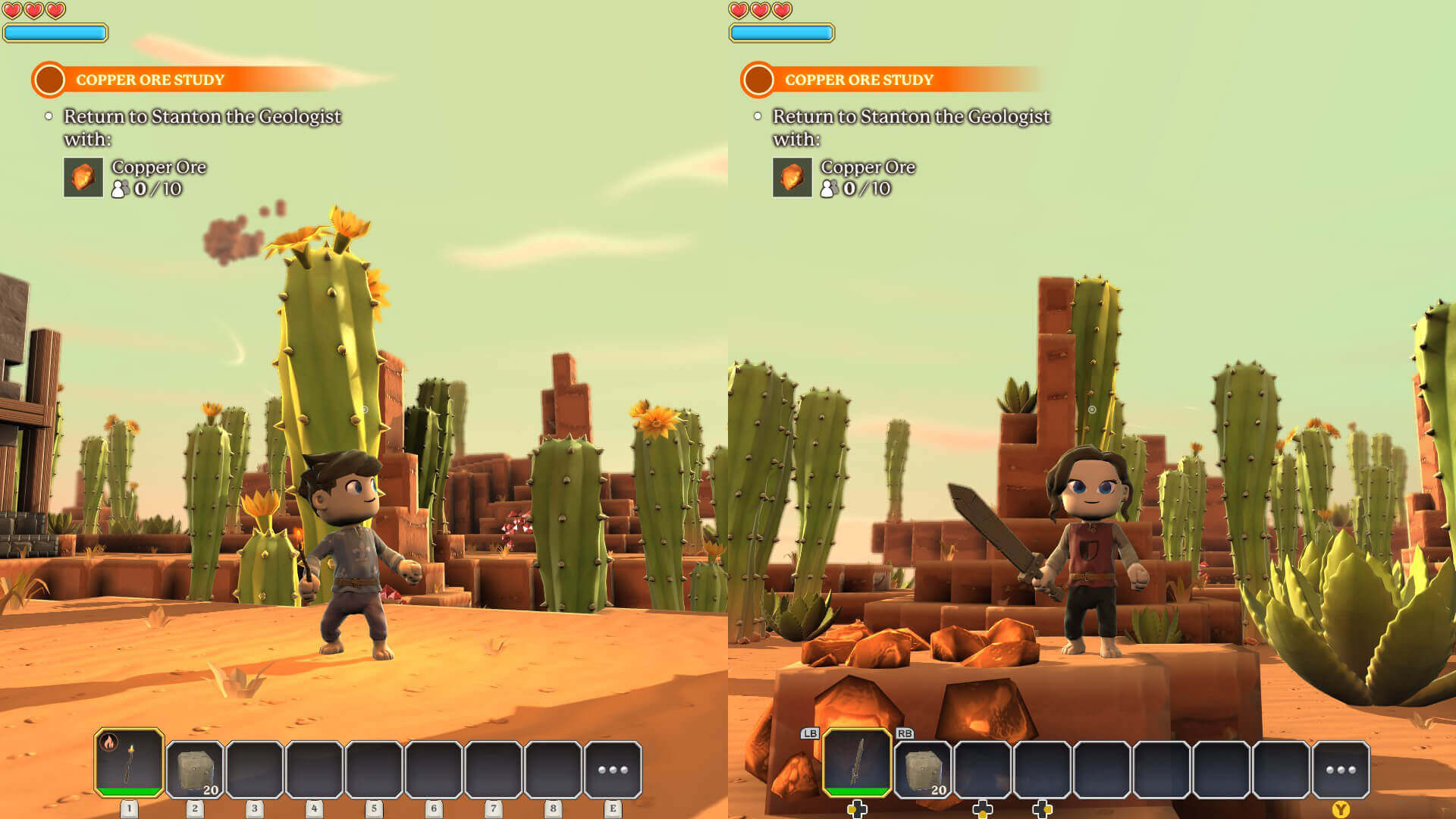Open the three-dots inventory button above the Y glyph
Viewport: 1456px width, 819px height.
click(x=1341, y=770)
